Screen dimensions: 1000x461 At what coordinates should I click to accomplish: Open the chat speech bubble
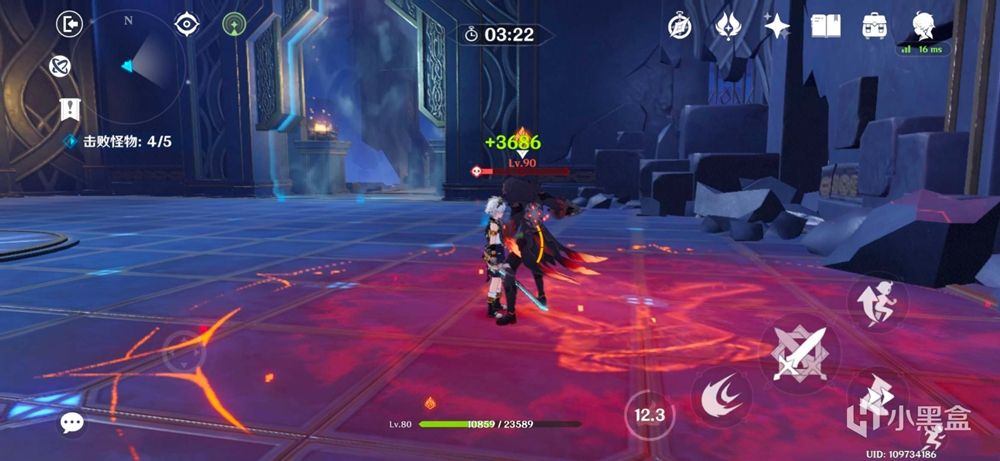(71, 423)
